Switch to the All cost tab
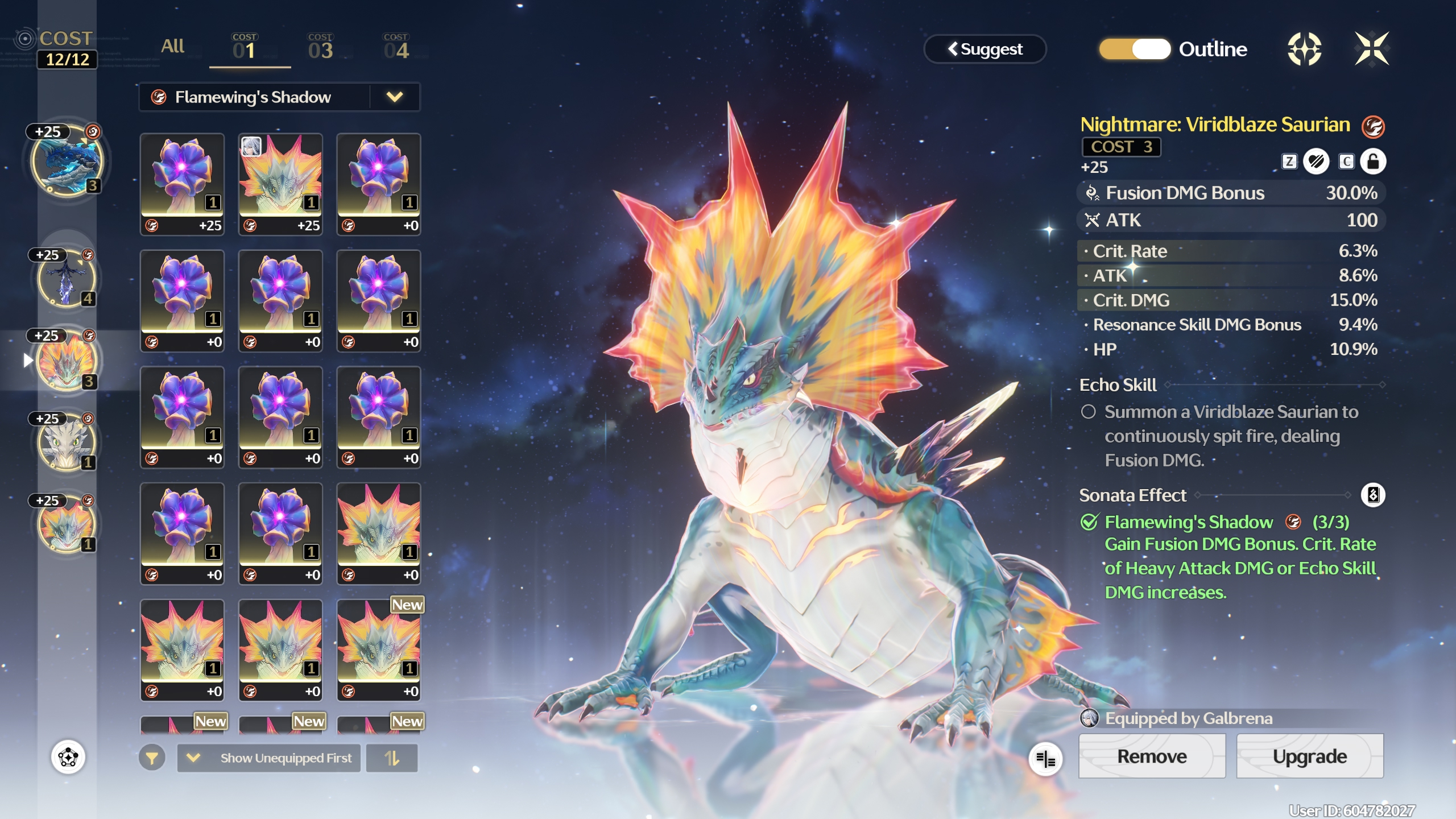The image size is (1456, 819). [172, 47]
